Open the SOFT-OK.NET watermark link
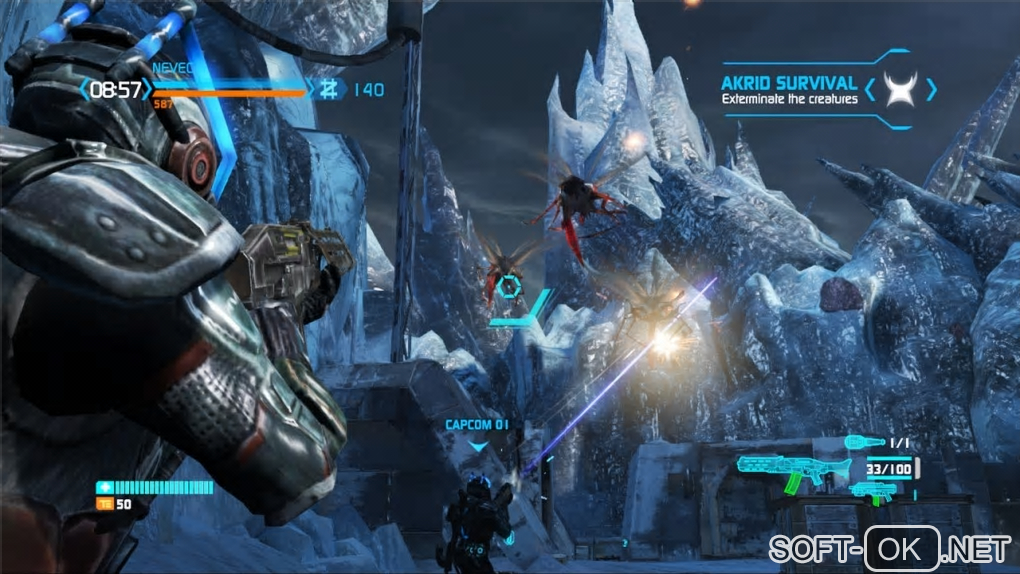 click(x=890, y=548)
